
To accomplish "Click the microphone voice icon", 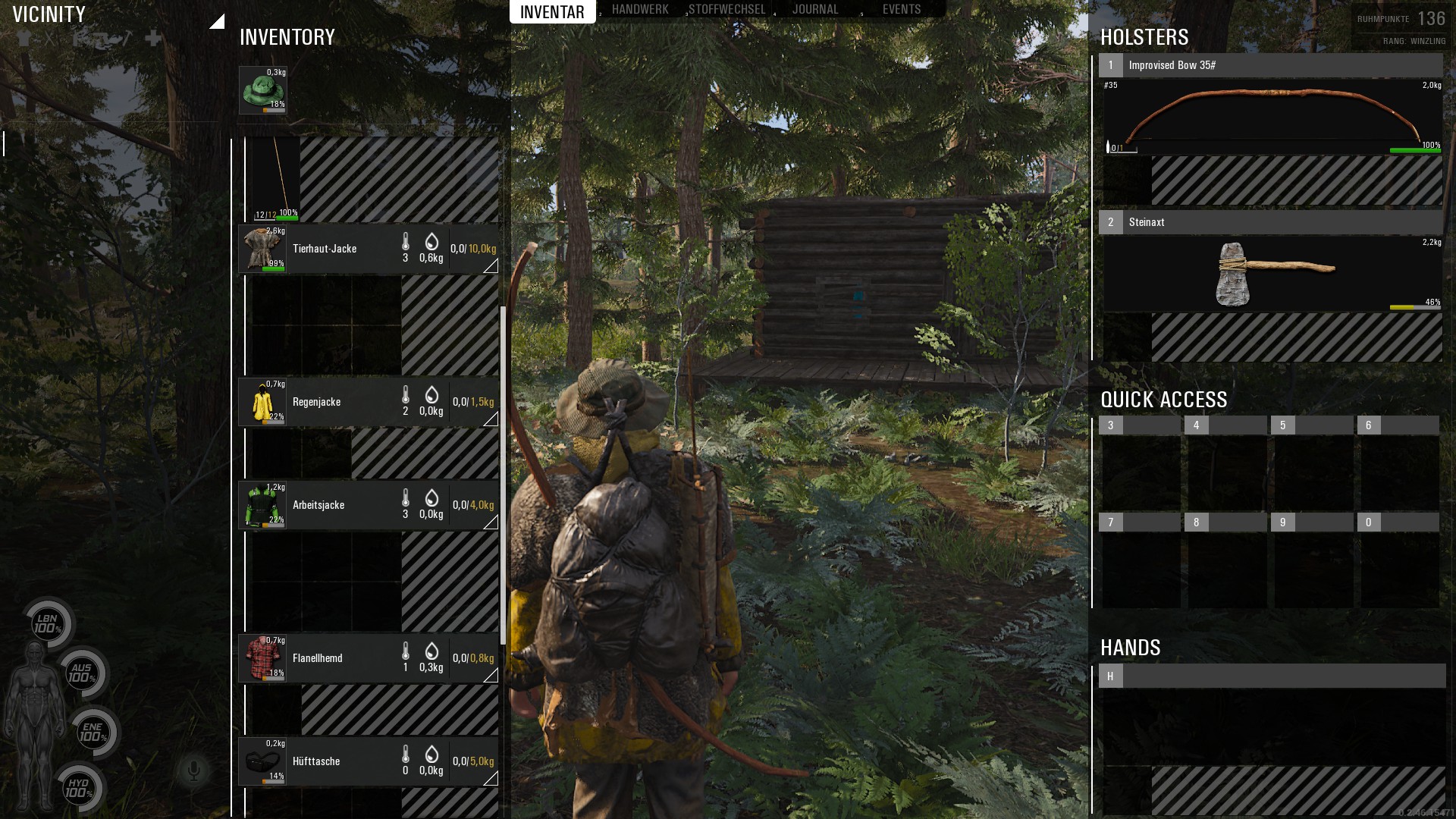I will (193, 771).
